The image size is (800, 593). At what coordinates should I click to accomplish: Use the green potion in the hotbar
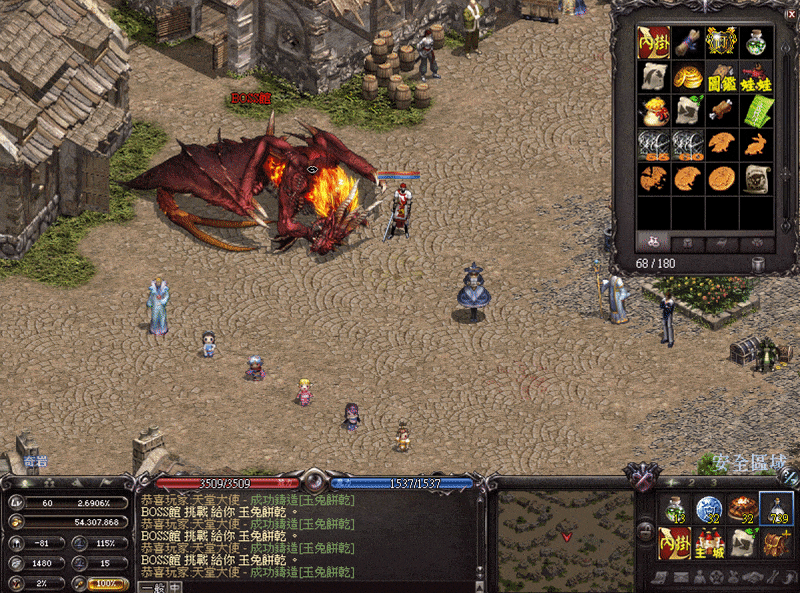(675, 509)
